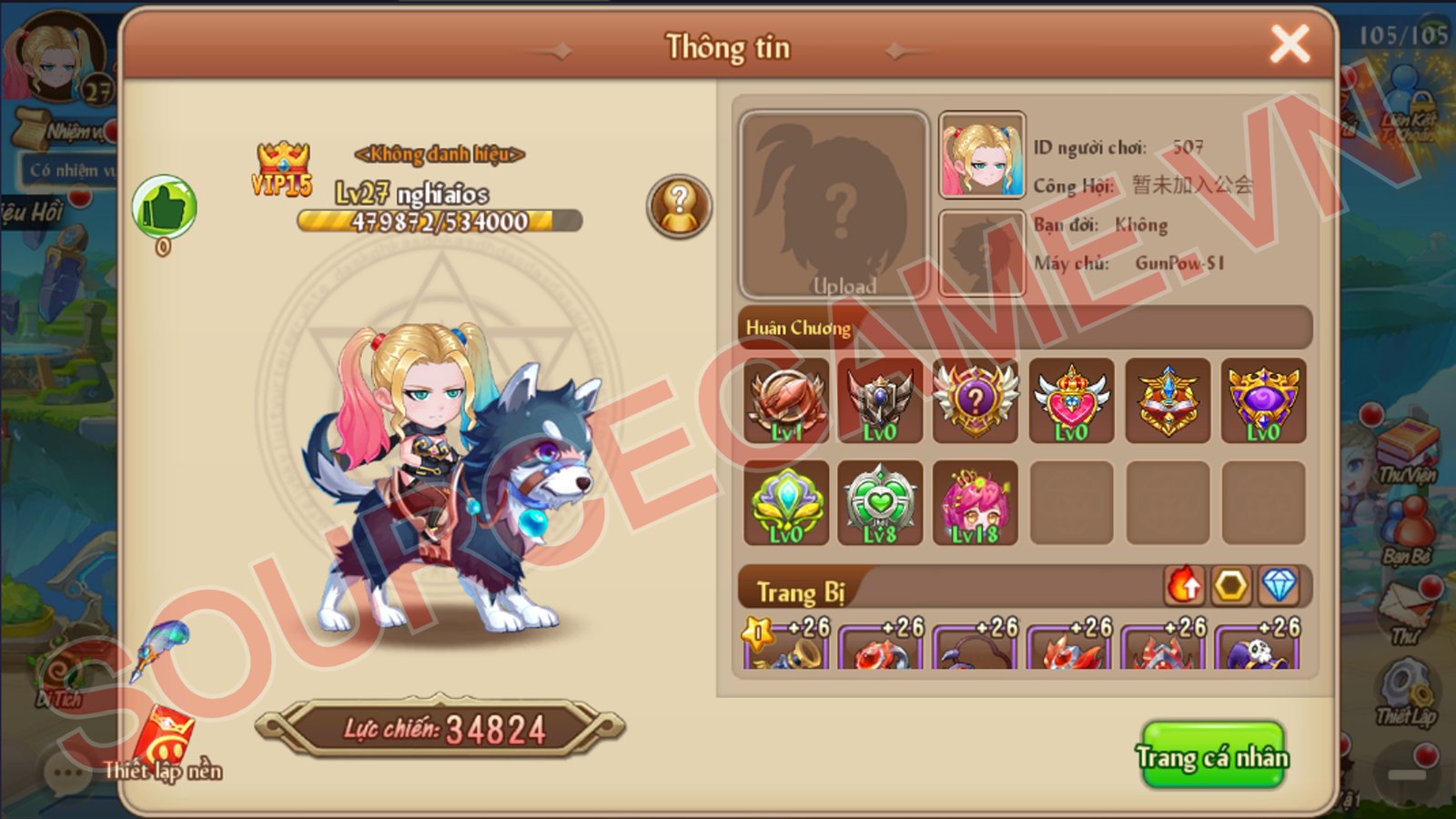The height and width of the screenshot is (819, 1456).
Task: Upload a profile photo
Action: coord(834,207)
